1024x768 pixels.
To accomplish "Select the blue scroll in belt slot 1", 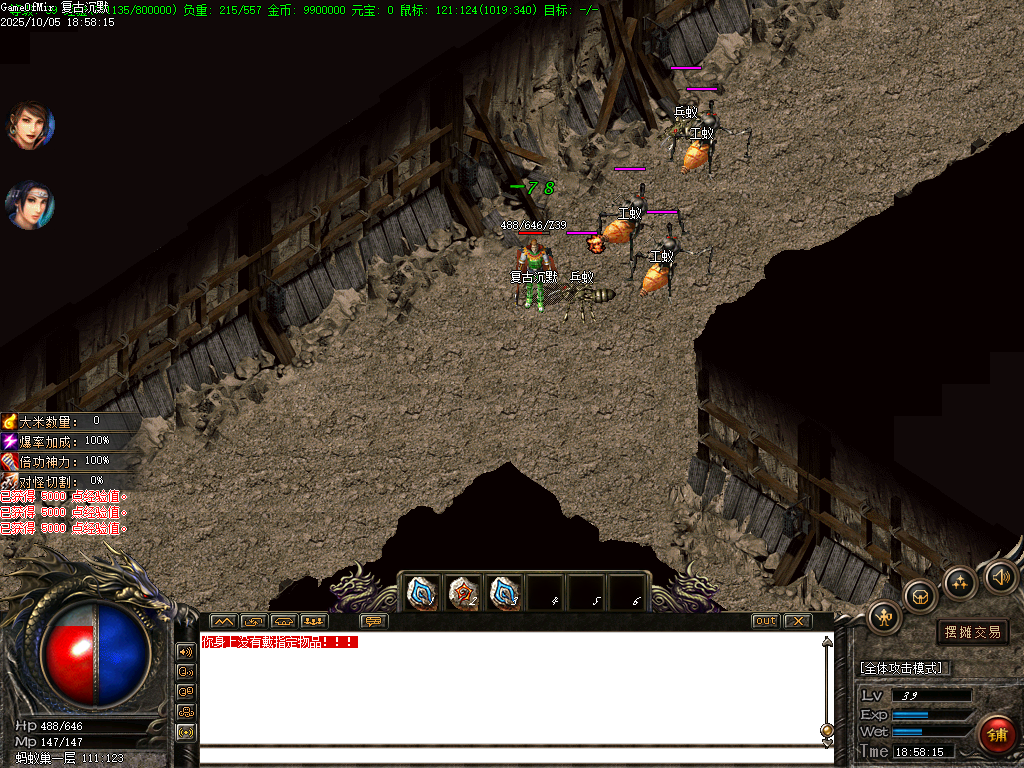I will (x=422, y=594).
